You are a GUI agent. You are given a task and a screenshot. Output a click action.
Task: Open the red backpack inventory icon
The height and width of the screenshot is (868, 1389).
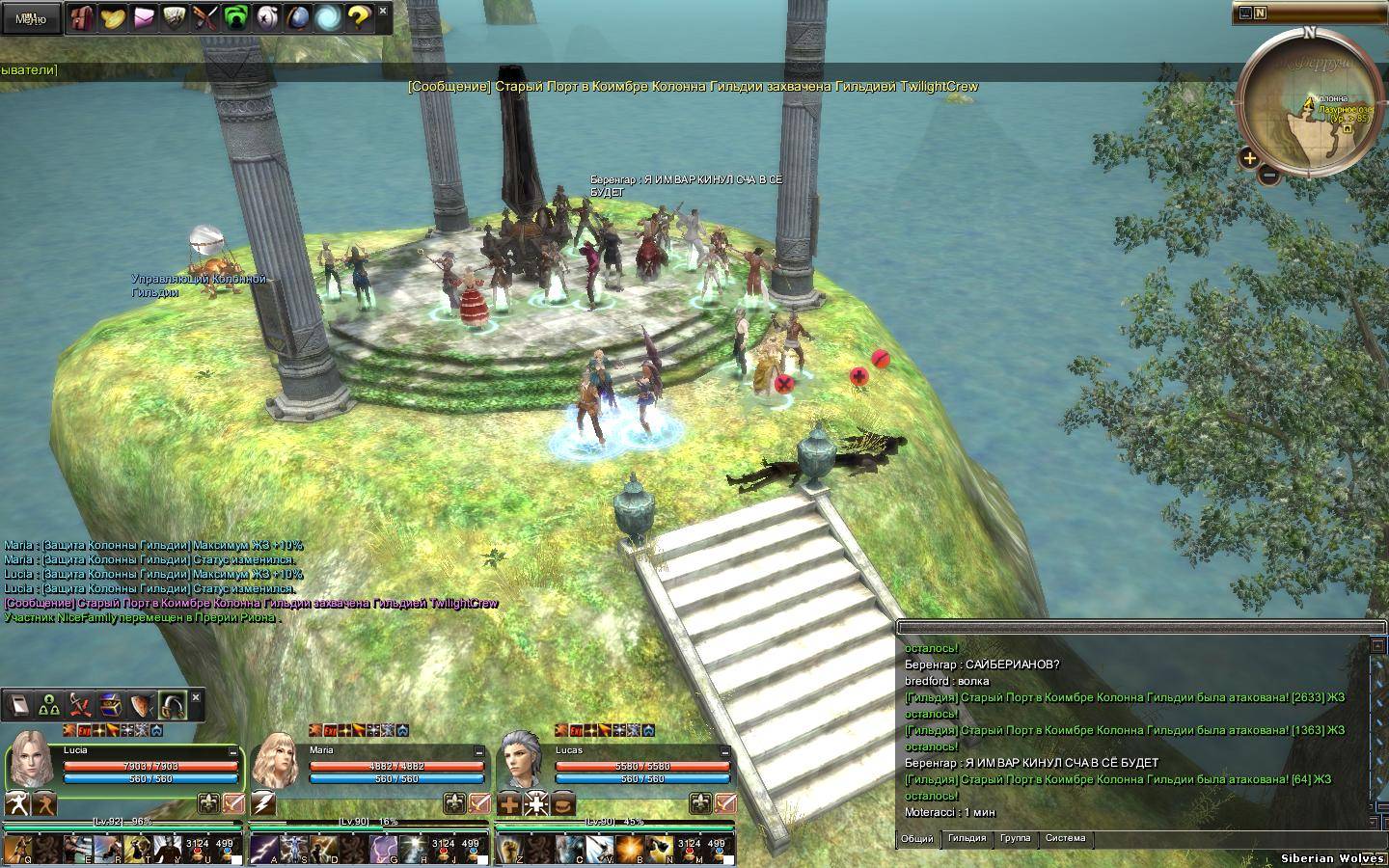click(83, 17)
